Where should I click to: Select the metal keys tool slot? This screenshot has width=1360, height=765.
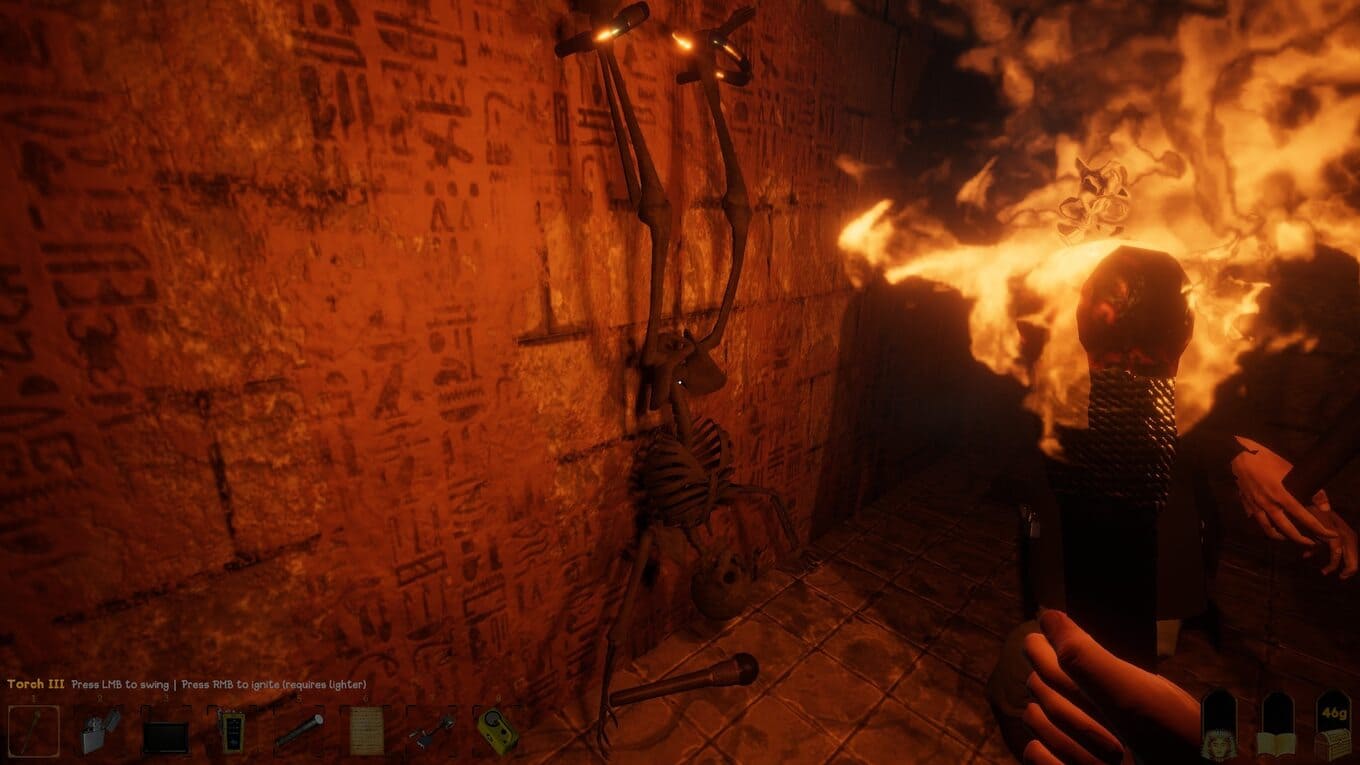click(x=431, y=731)
